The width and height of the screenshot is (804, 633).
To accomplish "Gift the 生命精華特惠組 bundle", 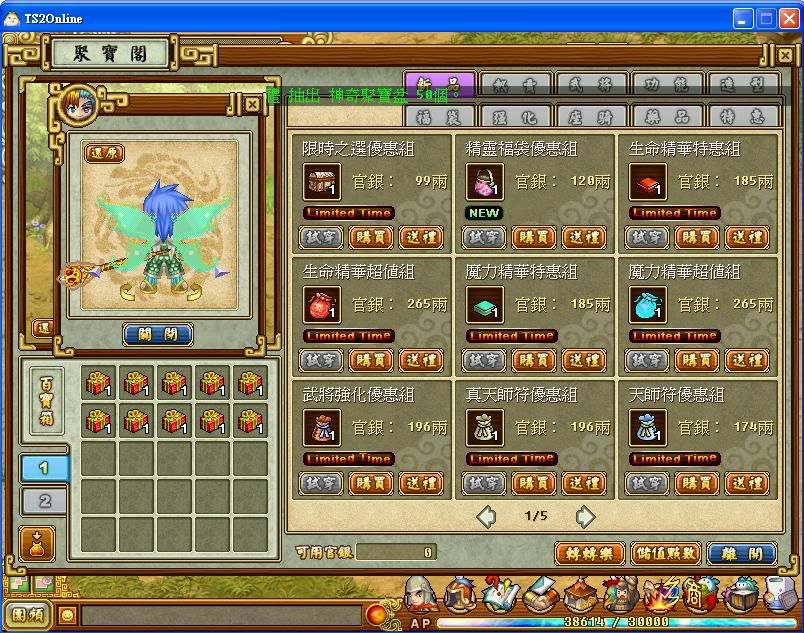I will coord(748,237).
